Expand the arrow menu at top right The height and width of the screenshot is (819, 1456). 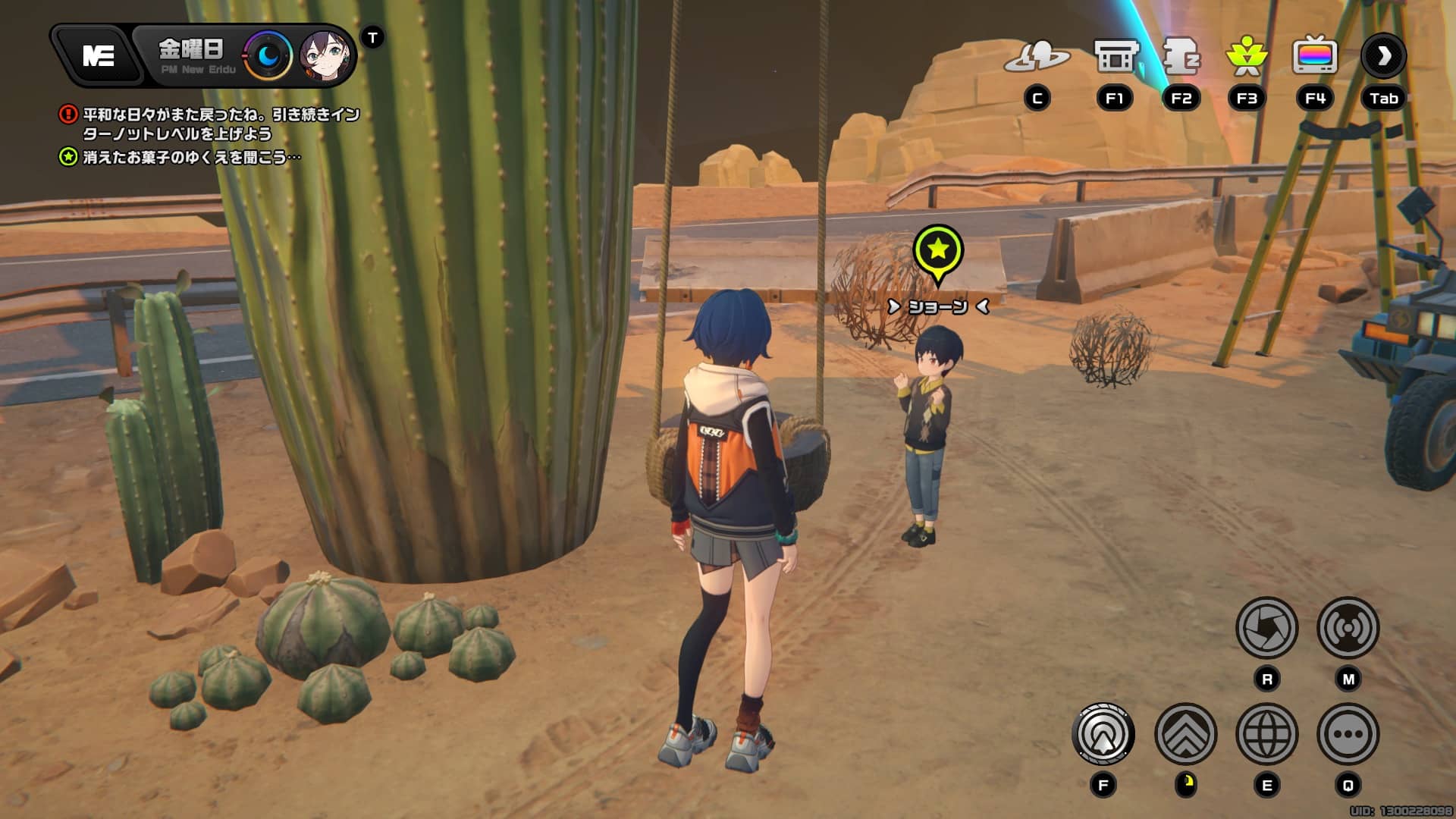click(x=1384, y=56)
